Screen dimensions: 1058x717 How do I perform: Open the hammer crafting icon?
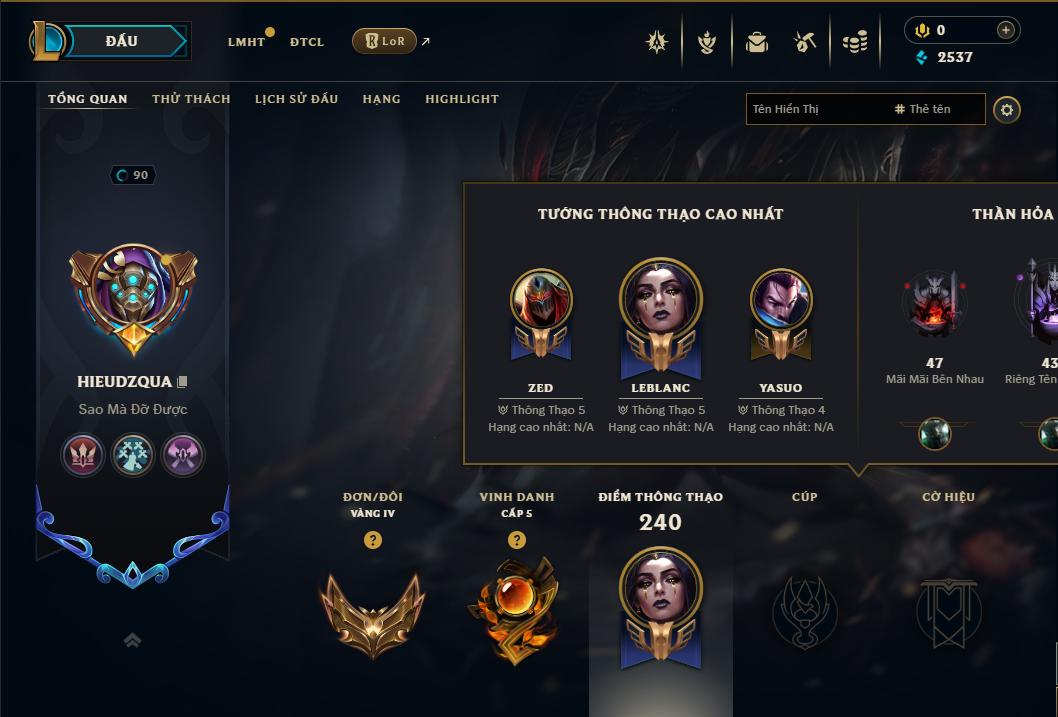coord(805,42)
